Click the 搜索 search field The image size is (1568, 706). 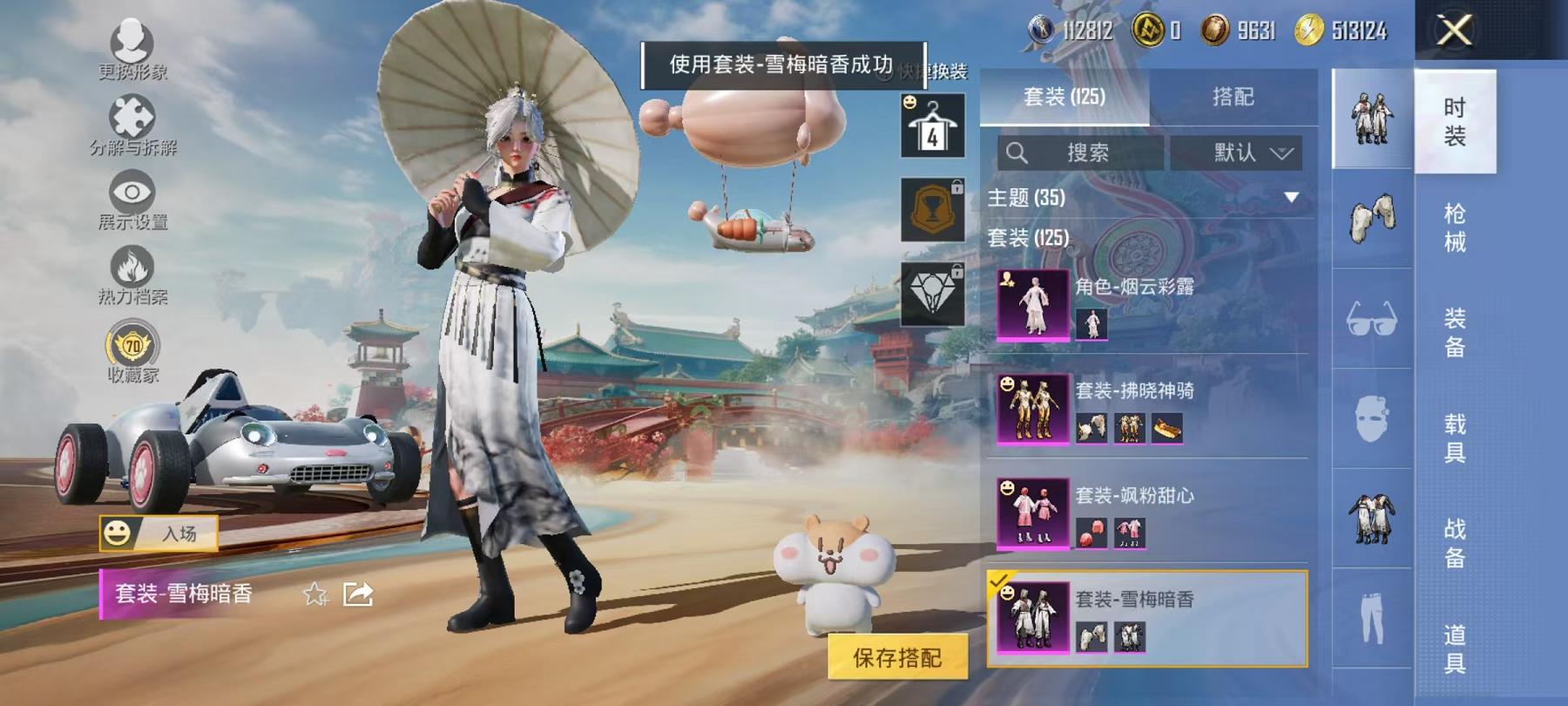1080,153
